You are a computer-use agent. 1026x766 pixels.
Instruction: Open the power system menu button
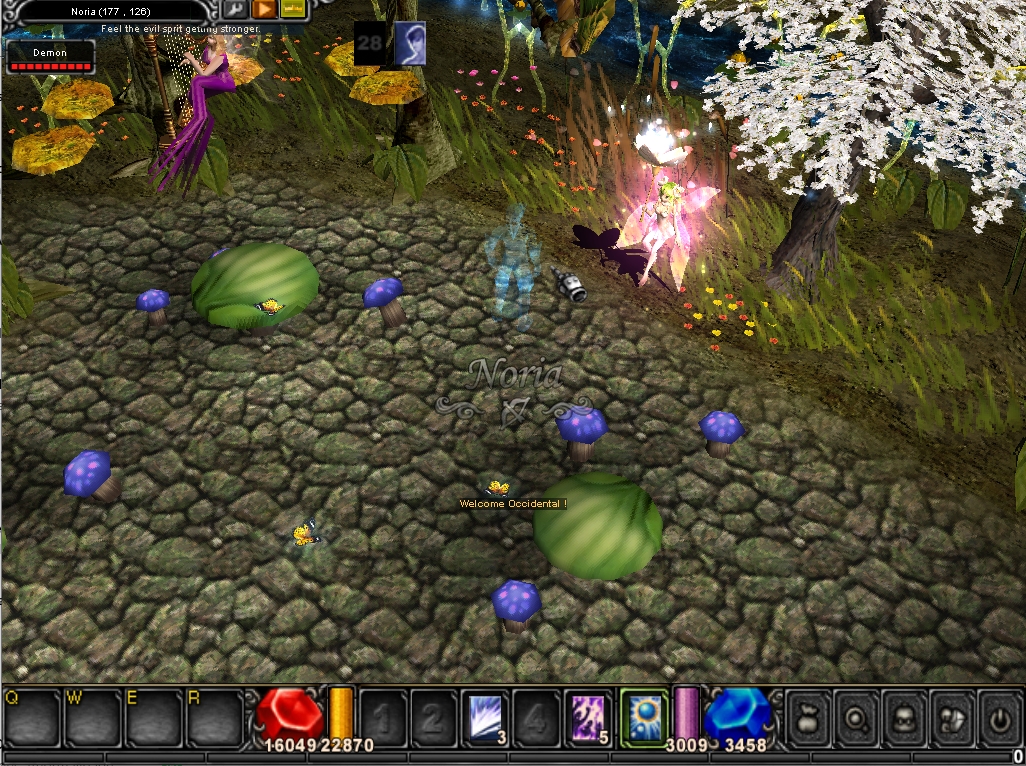[x=1000, y=716]
